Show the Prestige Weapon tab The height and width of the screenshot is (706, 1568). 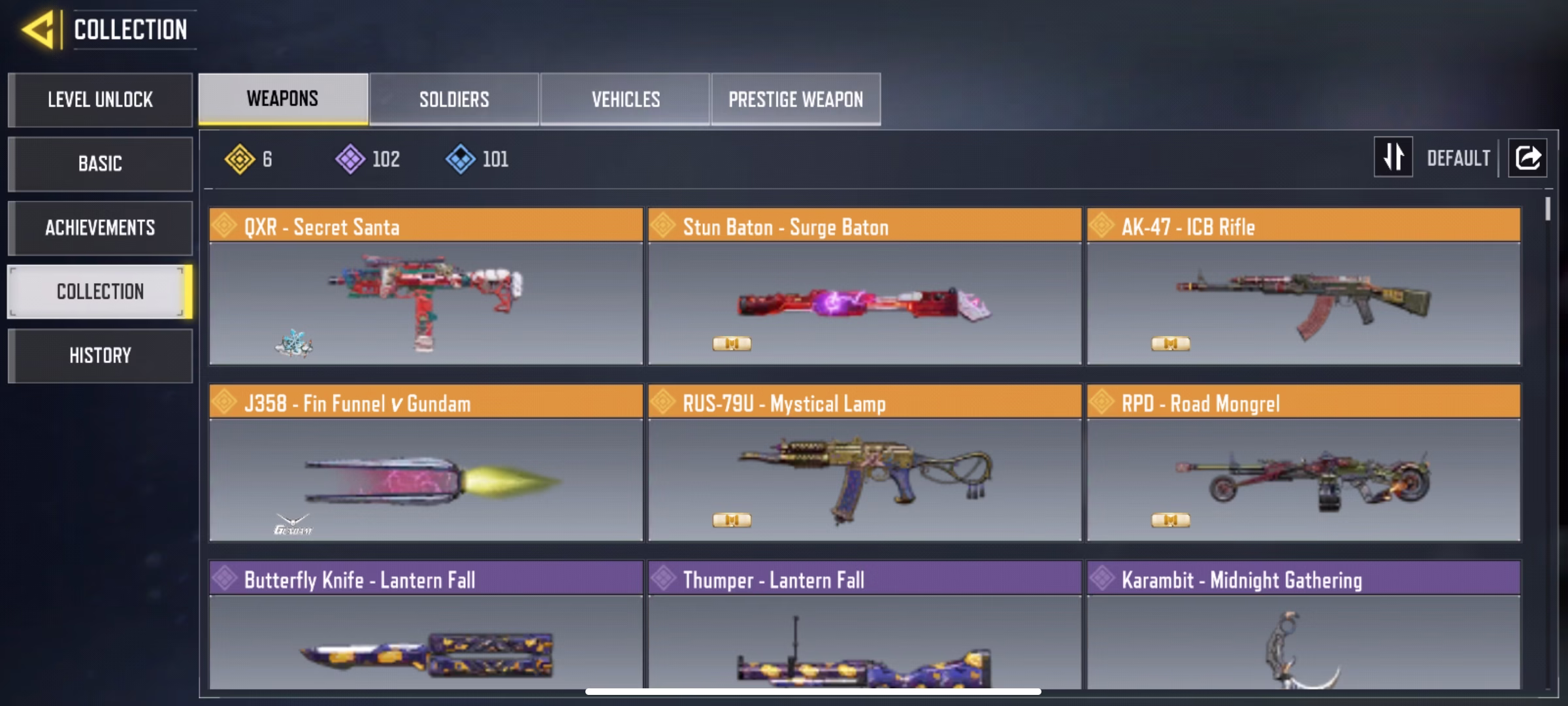[x=796, y=99]
